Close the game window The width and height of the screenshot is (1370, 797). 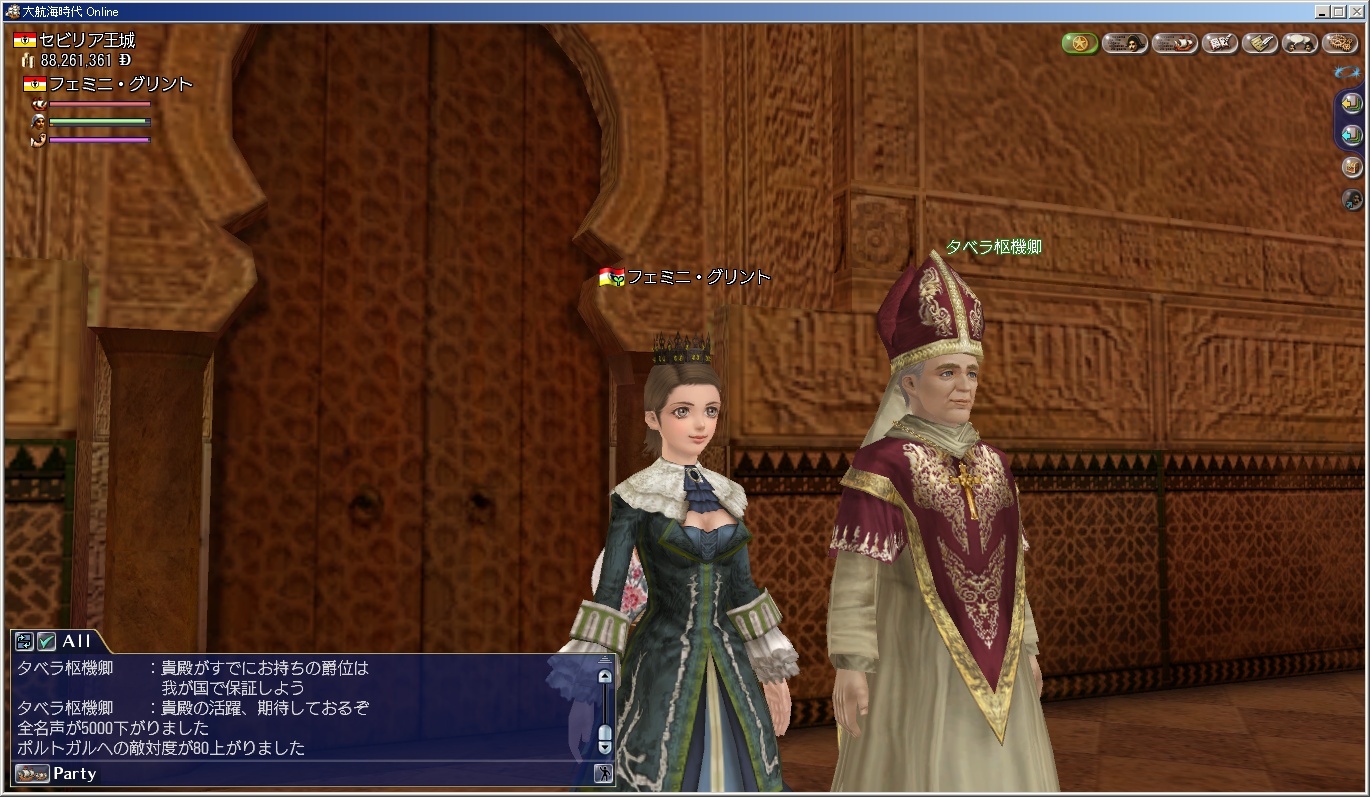click(x=1355, y=11)
